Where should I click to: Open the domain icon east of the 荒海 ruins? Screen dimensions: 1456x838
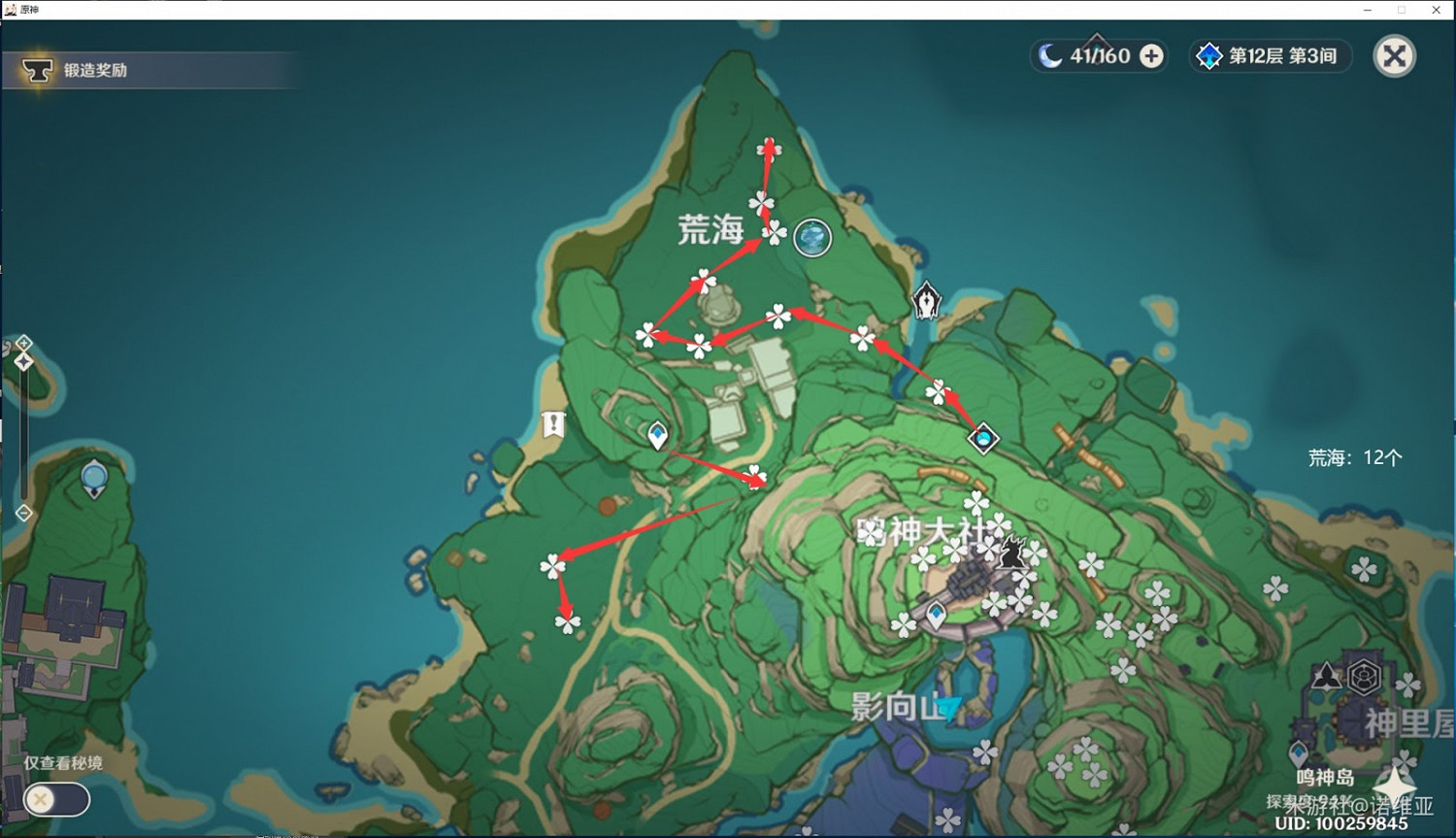pyautogui.click(x=984, y=439)
